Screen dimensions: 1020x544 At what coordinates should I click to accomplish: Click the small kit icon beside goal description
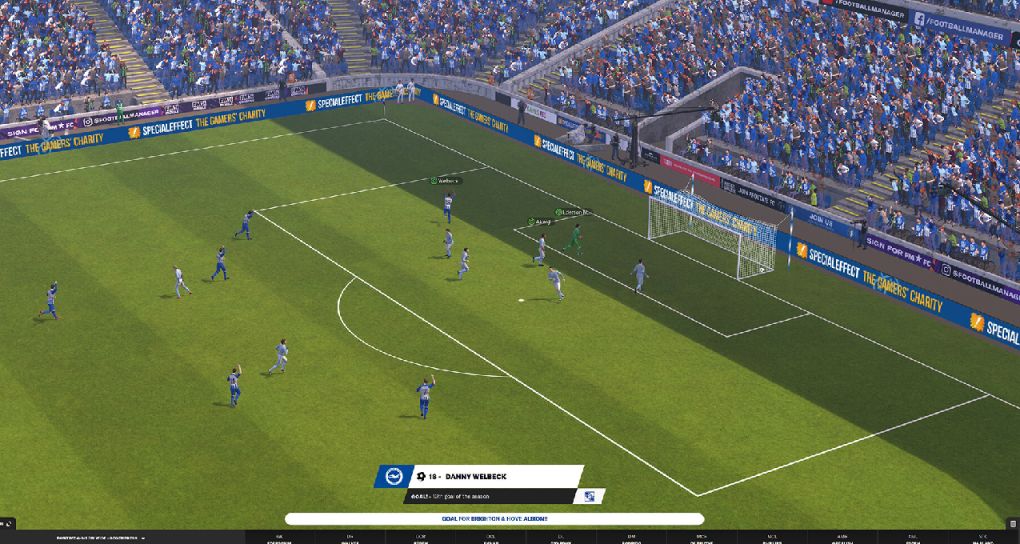coord(589,497)
